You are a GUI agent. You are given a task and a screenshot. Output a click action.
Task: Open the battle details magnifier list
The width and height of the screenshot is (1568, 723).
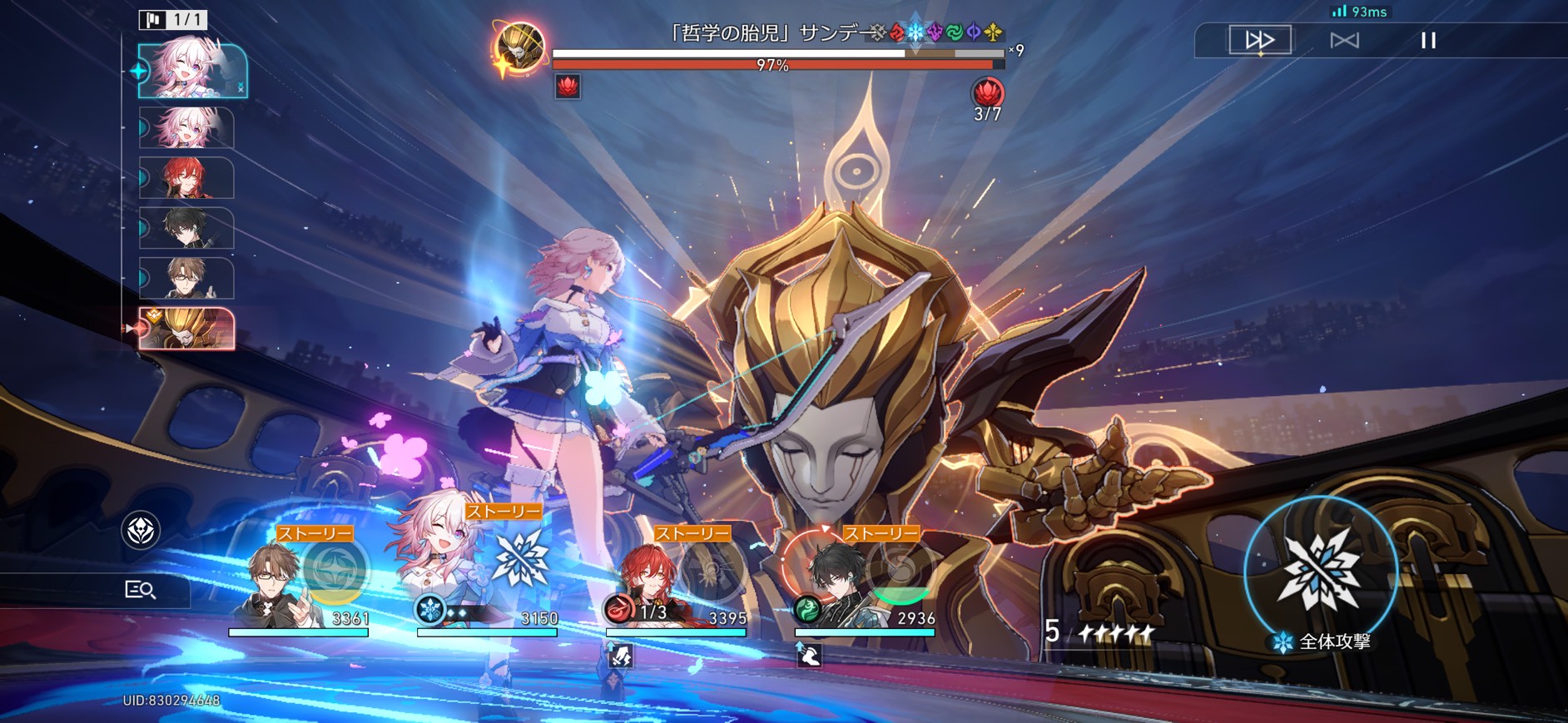[140, 590]
